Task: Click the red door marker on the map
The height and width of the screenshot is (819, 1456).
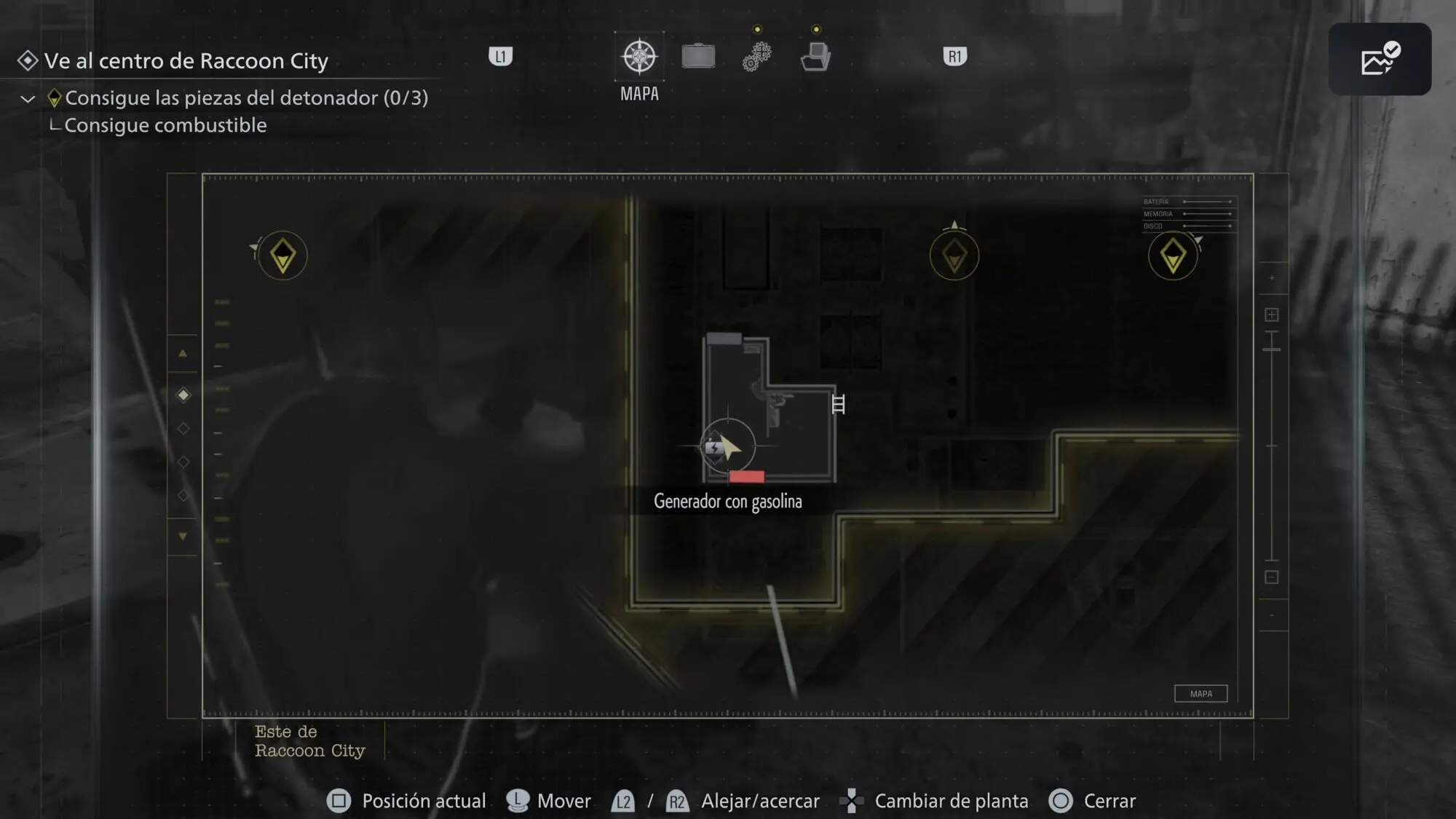Action: (746, 477)
